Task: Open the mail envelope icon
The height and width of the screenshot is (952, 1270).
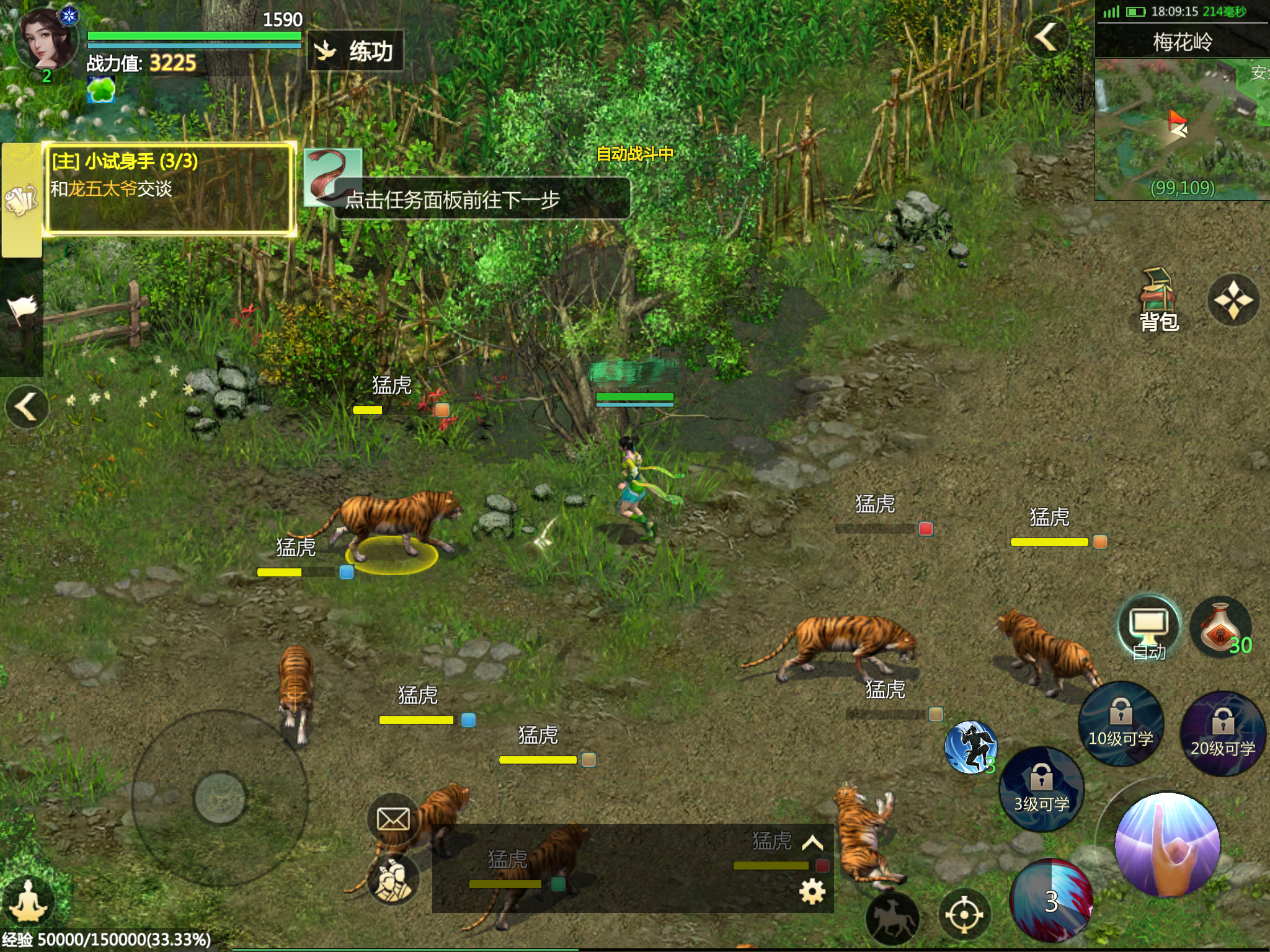Action: click(x=393, y=819)
